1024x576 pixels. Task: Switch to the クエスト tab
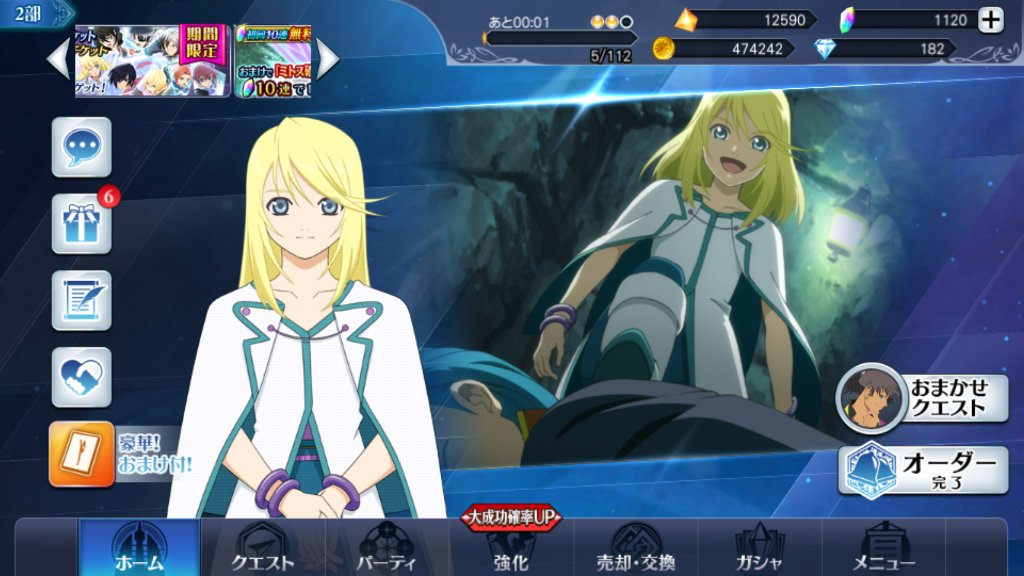click(x=263, y=548)
